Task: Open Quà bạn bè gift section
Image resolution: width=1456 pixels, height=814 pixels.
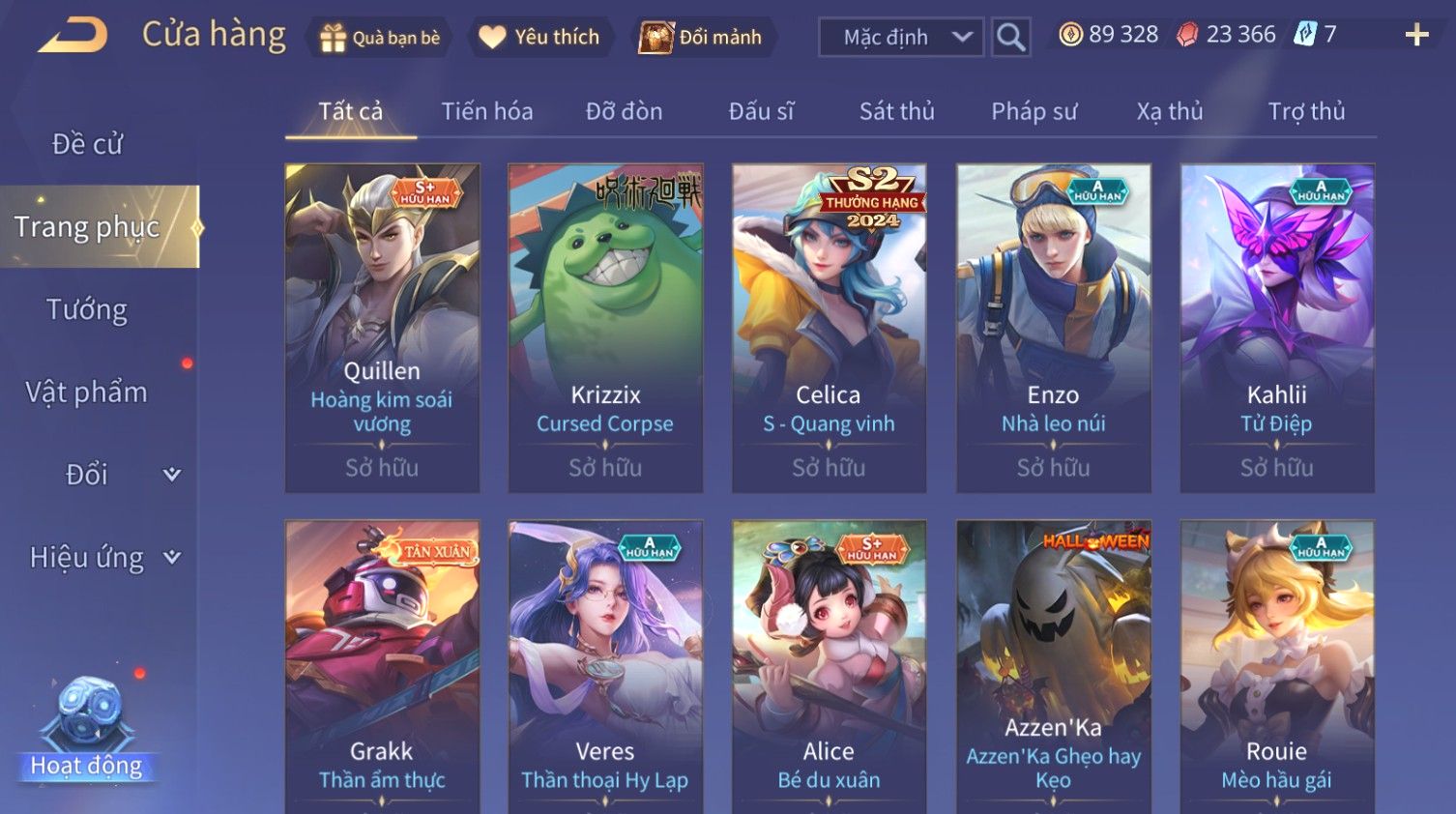Action: (x=380, y=38)
